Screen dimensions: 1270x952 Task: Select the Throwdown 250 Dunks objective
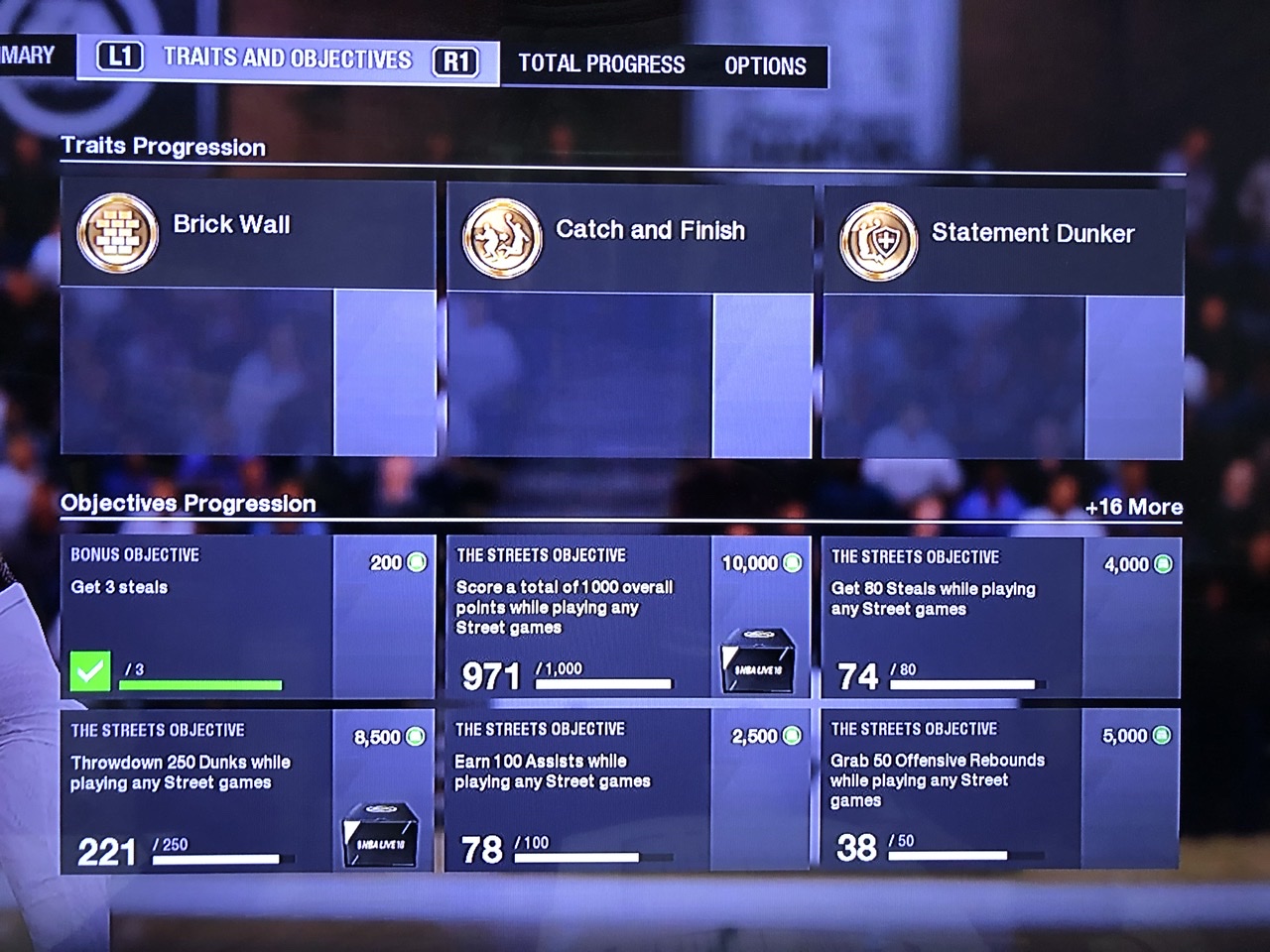[x=247, y=790]
